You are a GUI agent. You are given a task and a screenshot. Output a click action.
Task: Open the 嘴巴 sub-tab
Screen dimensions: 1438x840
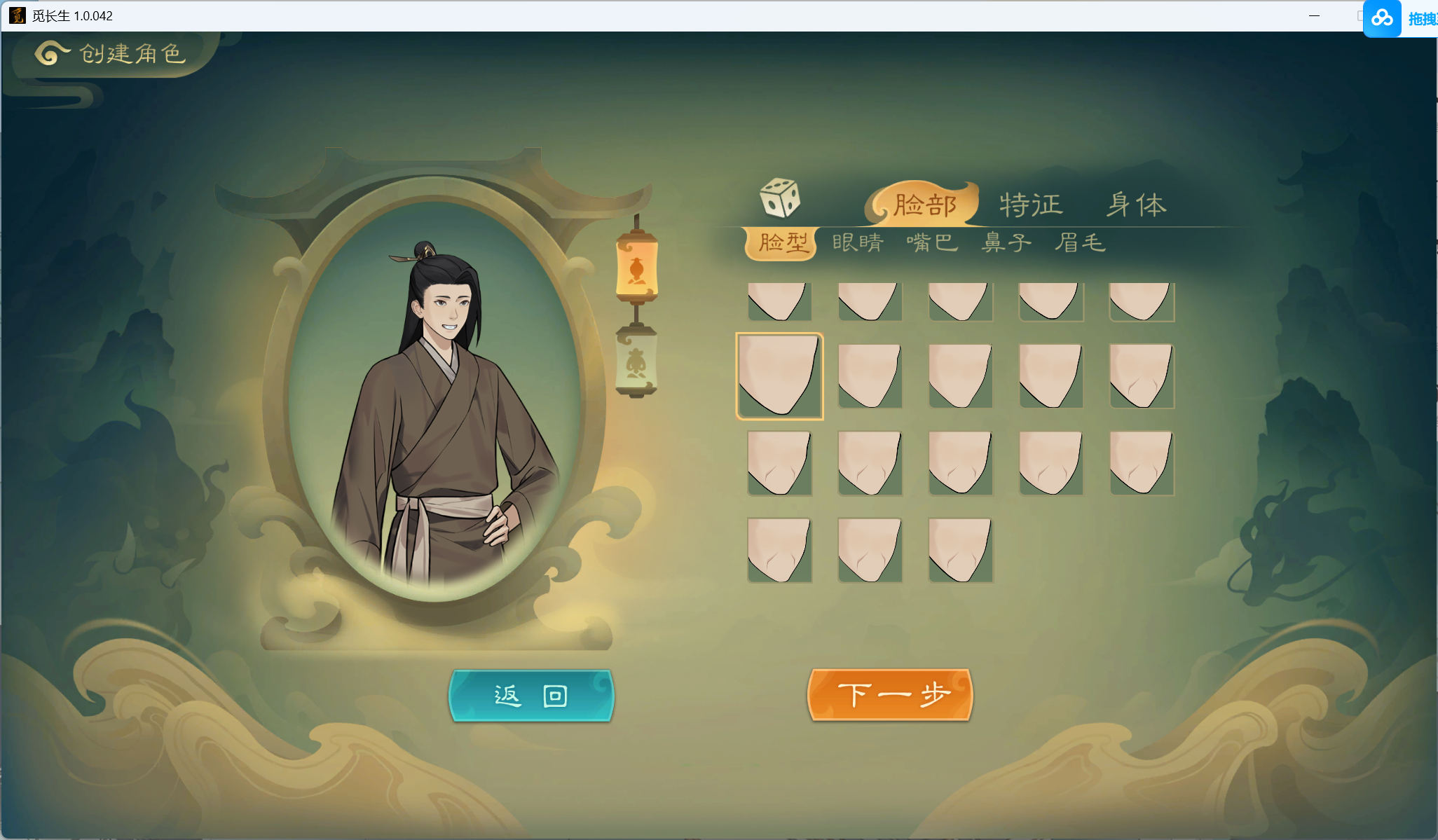932,242
